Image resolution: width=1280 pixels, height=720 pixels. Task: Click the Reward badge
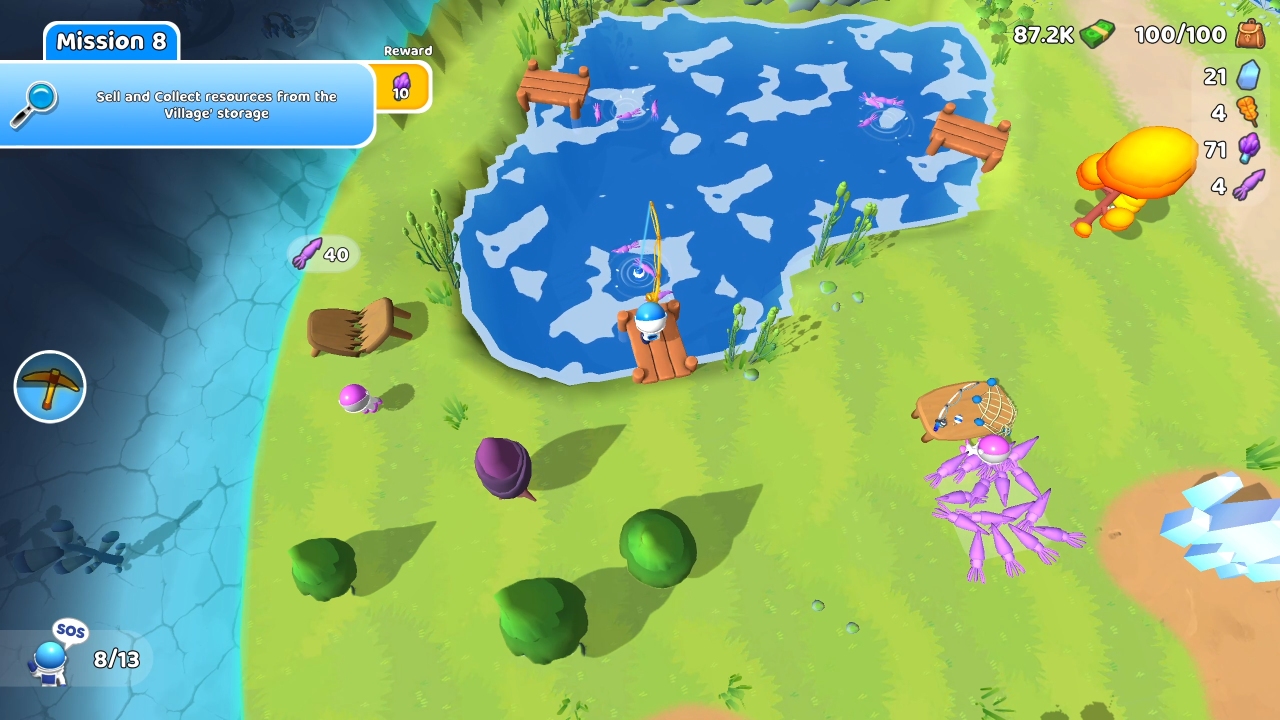pyautogui.click(x=408, y=50)
